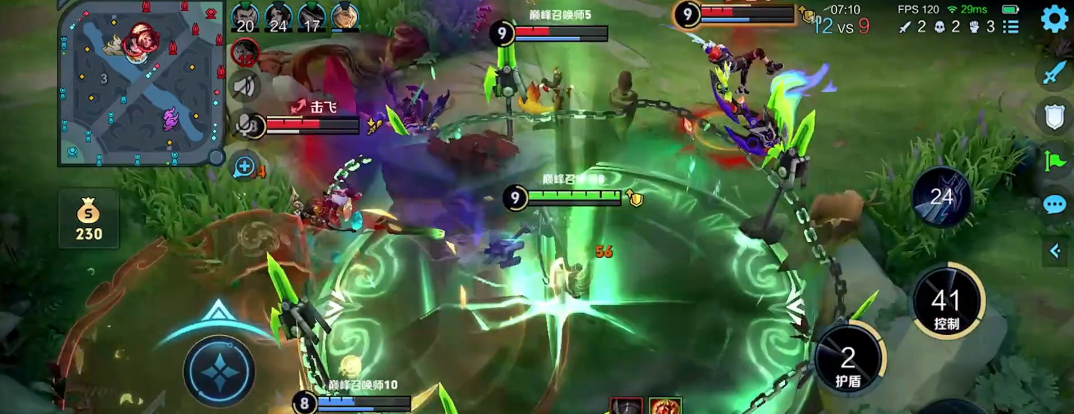Tap the skill on 24-second cooldown
Image resolution: width=1074 pixels, height=414 pixels.
(942, 198)
